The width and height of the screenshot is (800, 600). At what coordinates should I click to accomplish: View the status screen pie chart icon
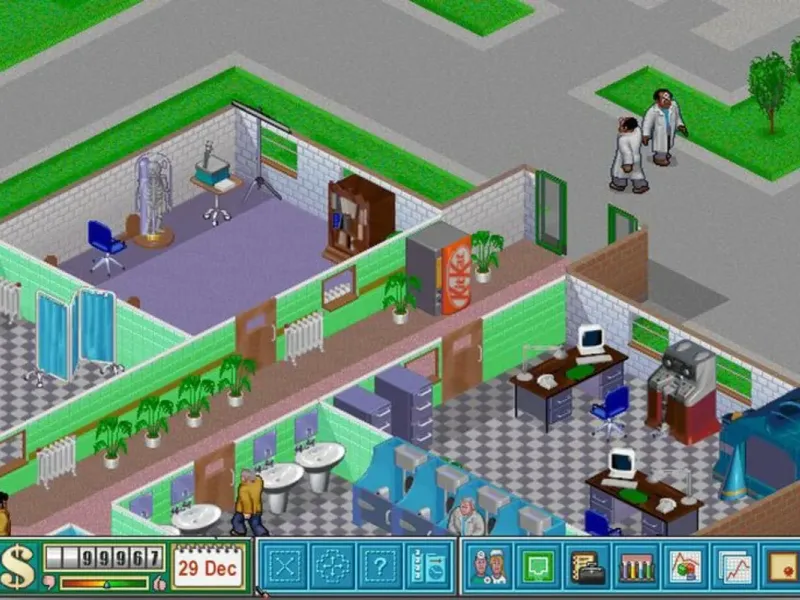click(684, 567)
